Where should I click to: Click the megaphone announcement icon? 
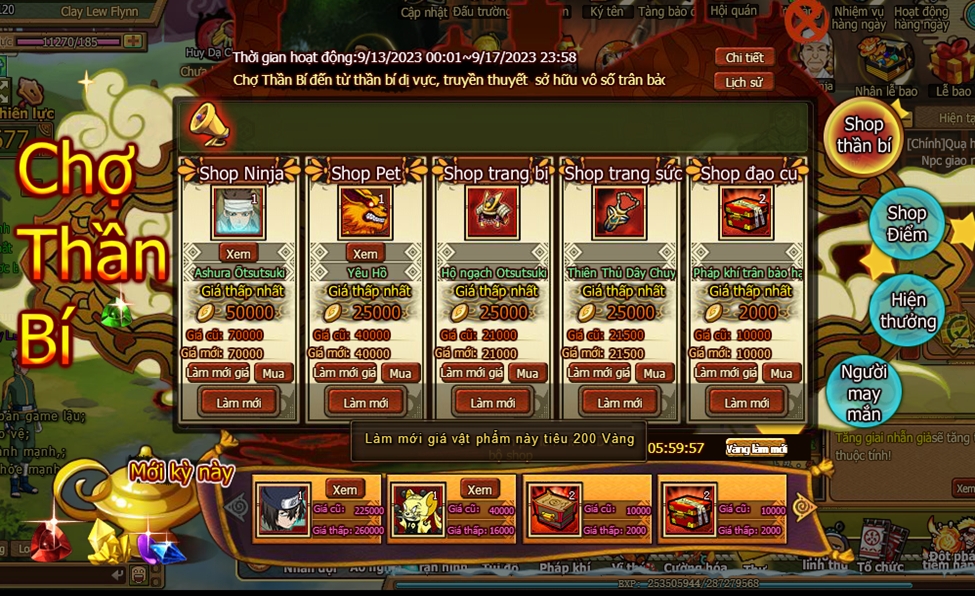[208, 124]
